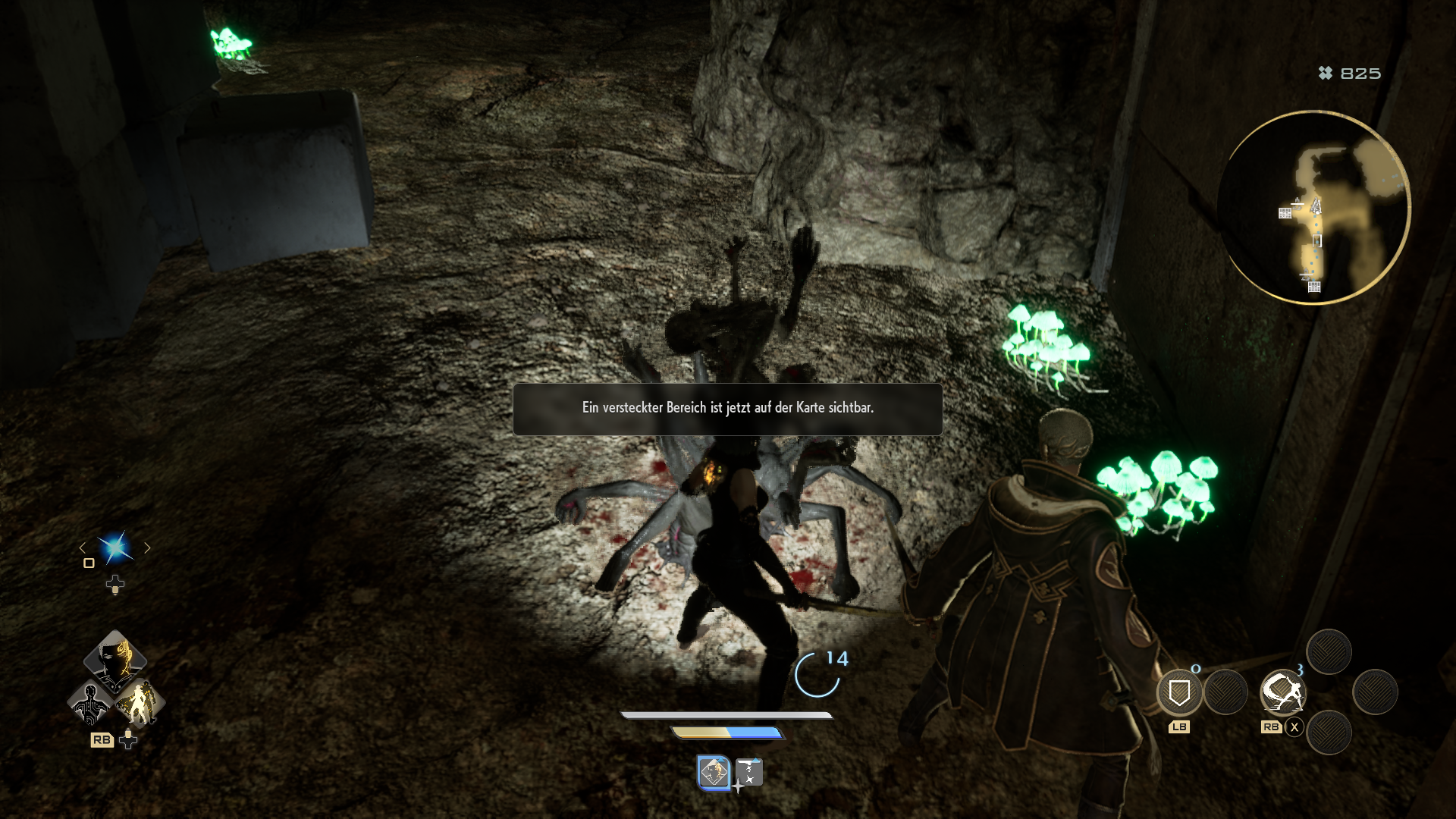This screenshot has width=1456, height=819.
Task: Select the blond character face portrait
Action: click(115, 658)
